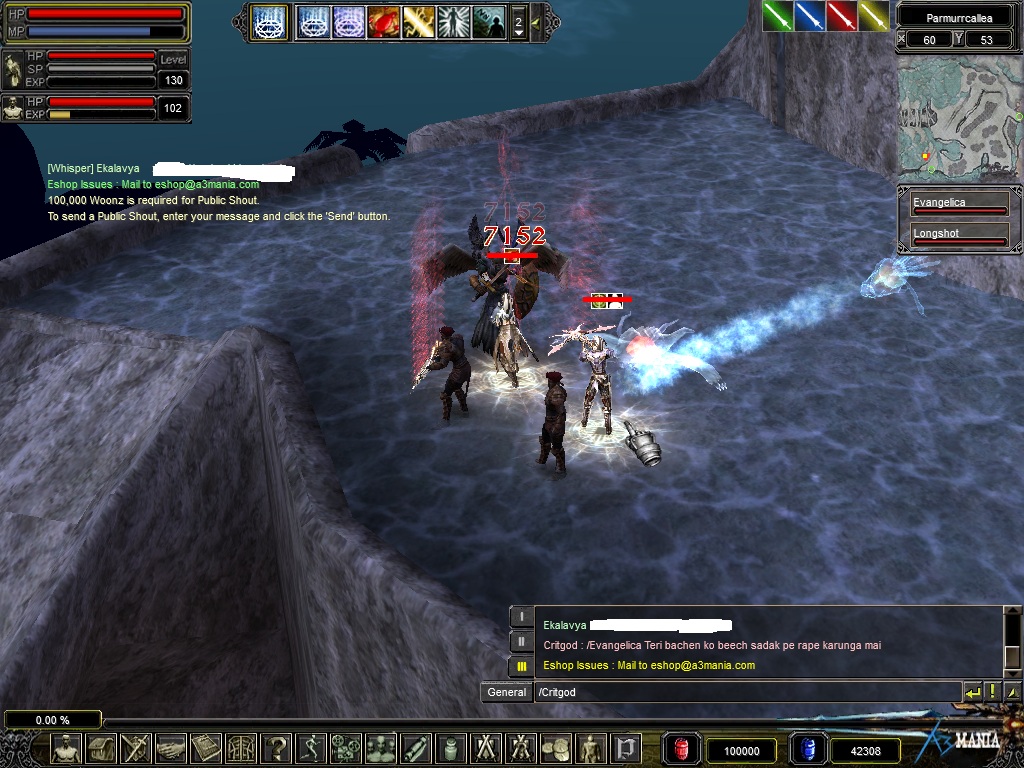1024x768 pixels.
Task: Open the character figure icon in bottom toolbar
Action: click(66, 748)
